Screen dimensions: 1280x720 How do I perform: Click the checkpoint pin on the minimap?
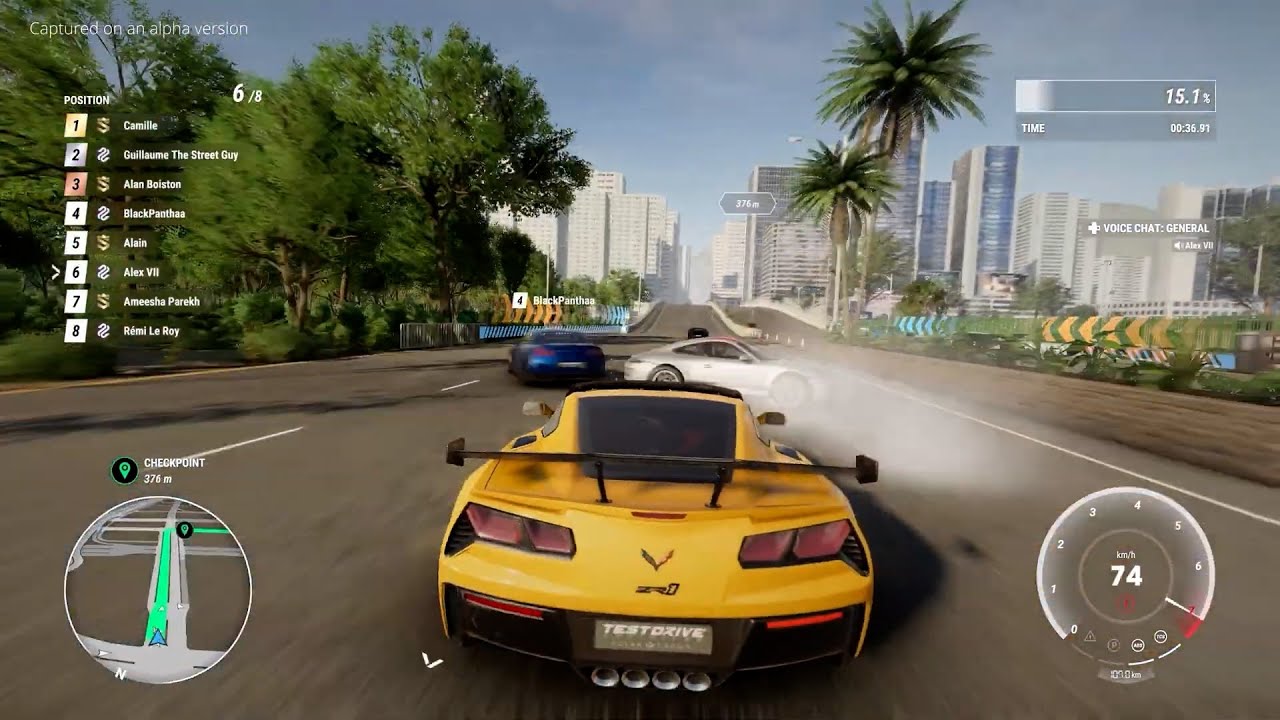tap(184, 529)
